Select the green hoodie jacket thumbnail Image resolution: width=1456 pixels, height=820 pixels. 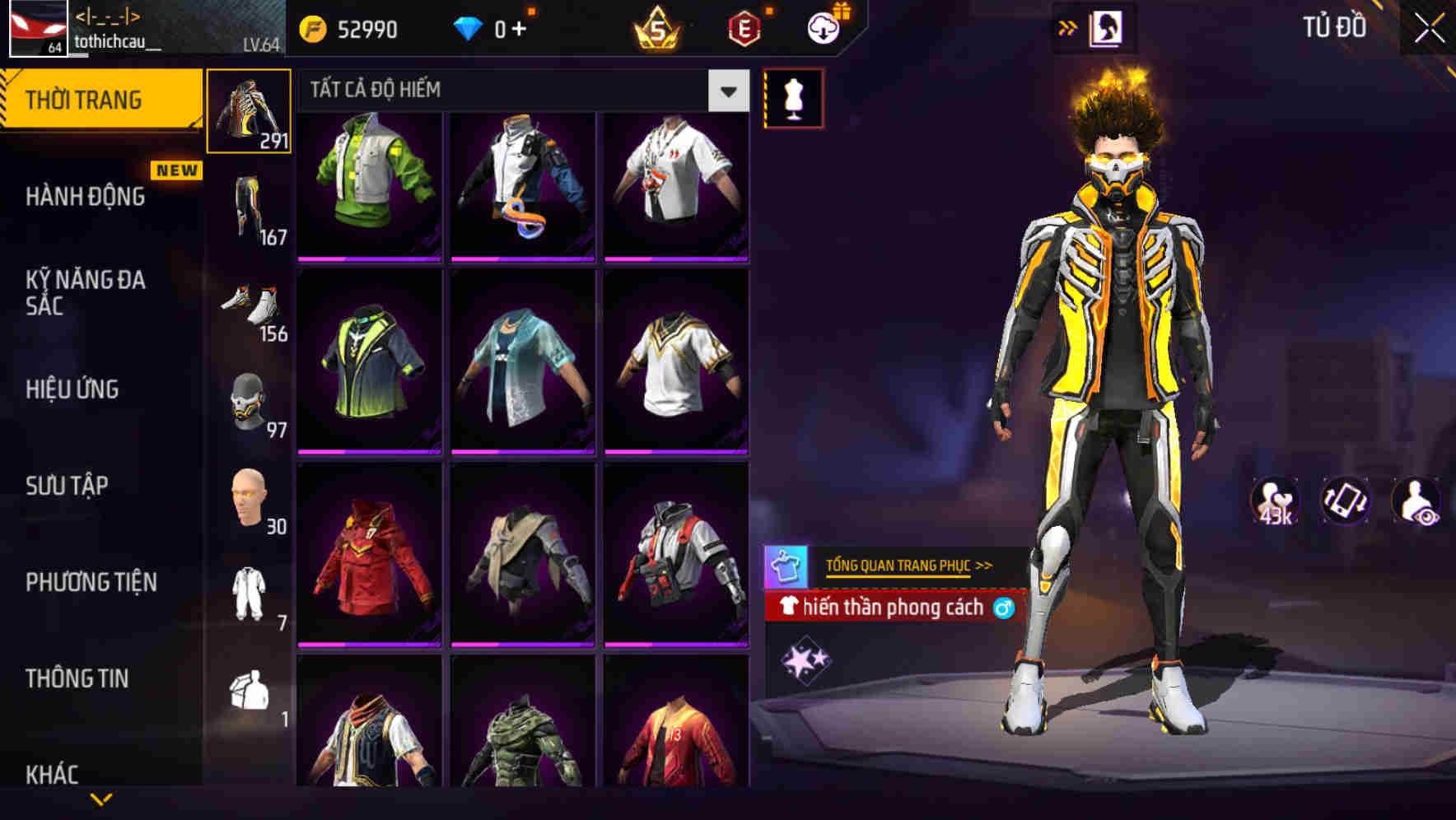click(x=370, y=183)
